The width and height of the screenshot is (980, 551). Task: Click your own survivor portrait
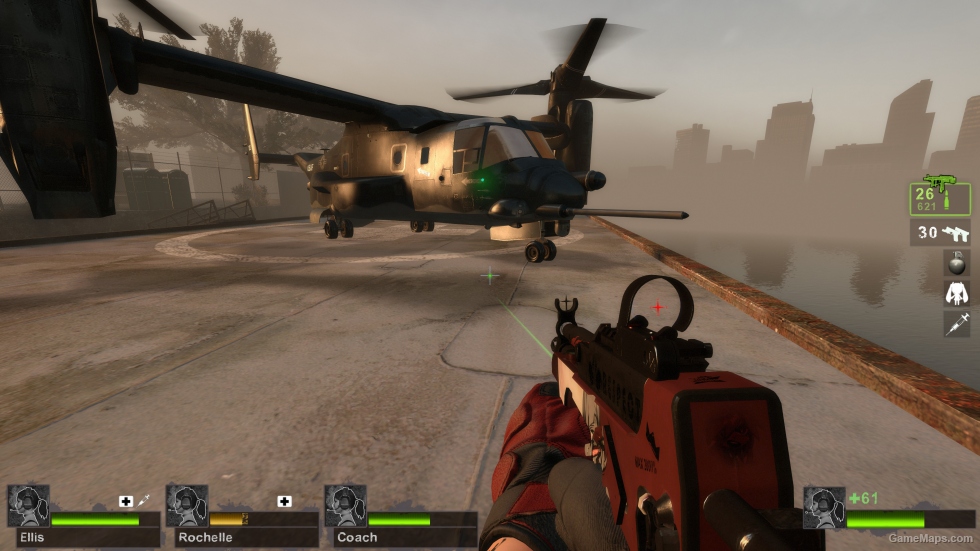824,507
